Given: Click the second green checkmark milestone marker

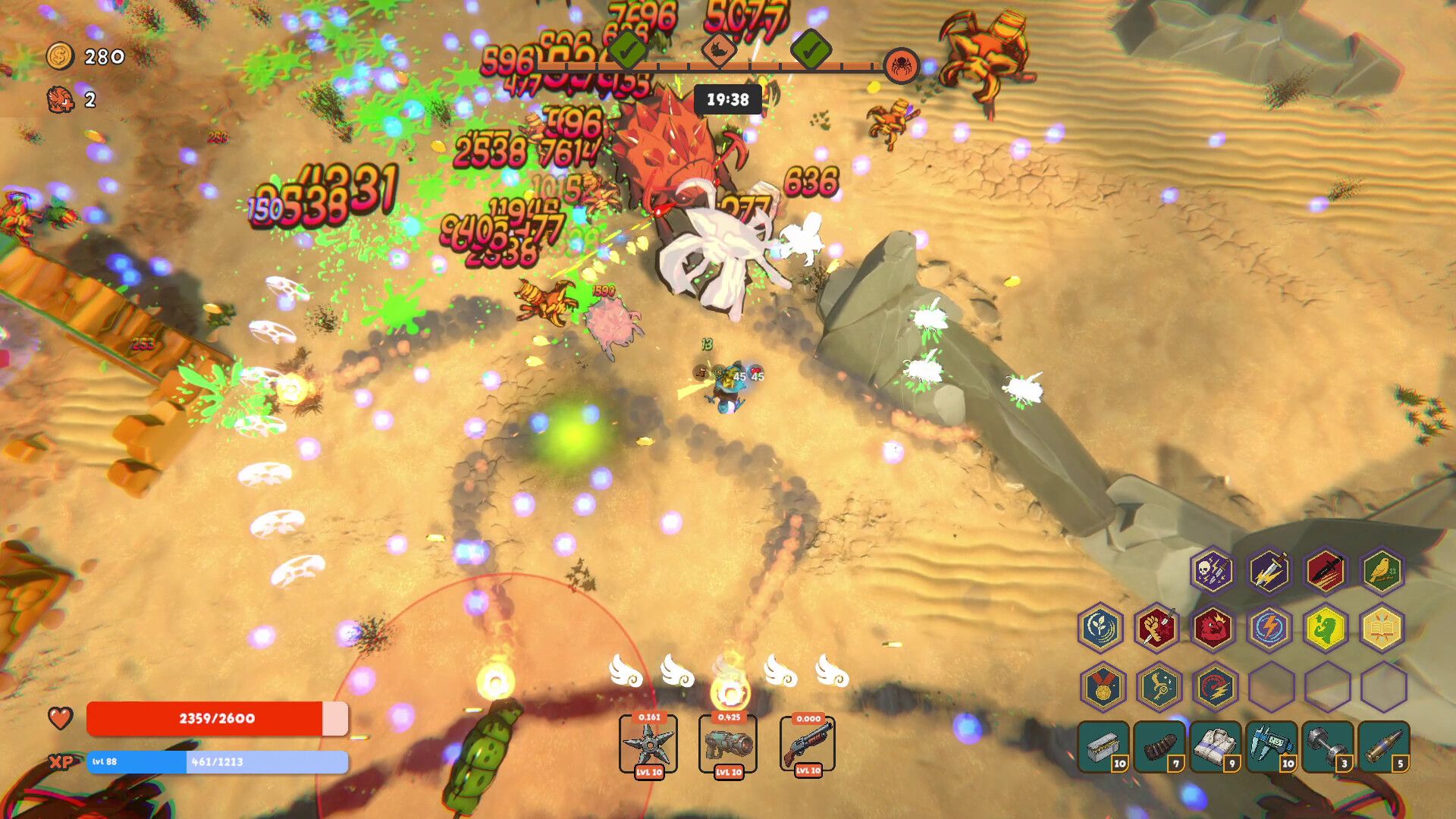Looking at the screenshot, I should pyautogui.click(x=811, y=50).
